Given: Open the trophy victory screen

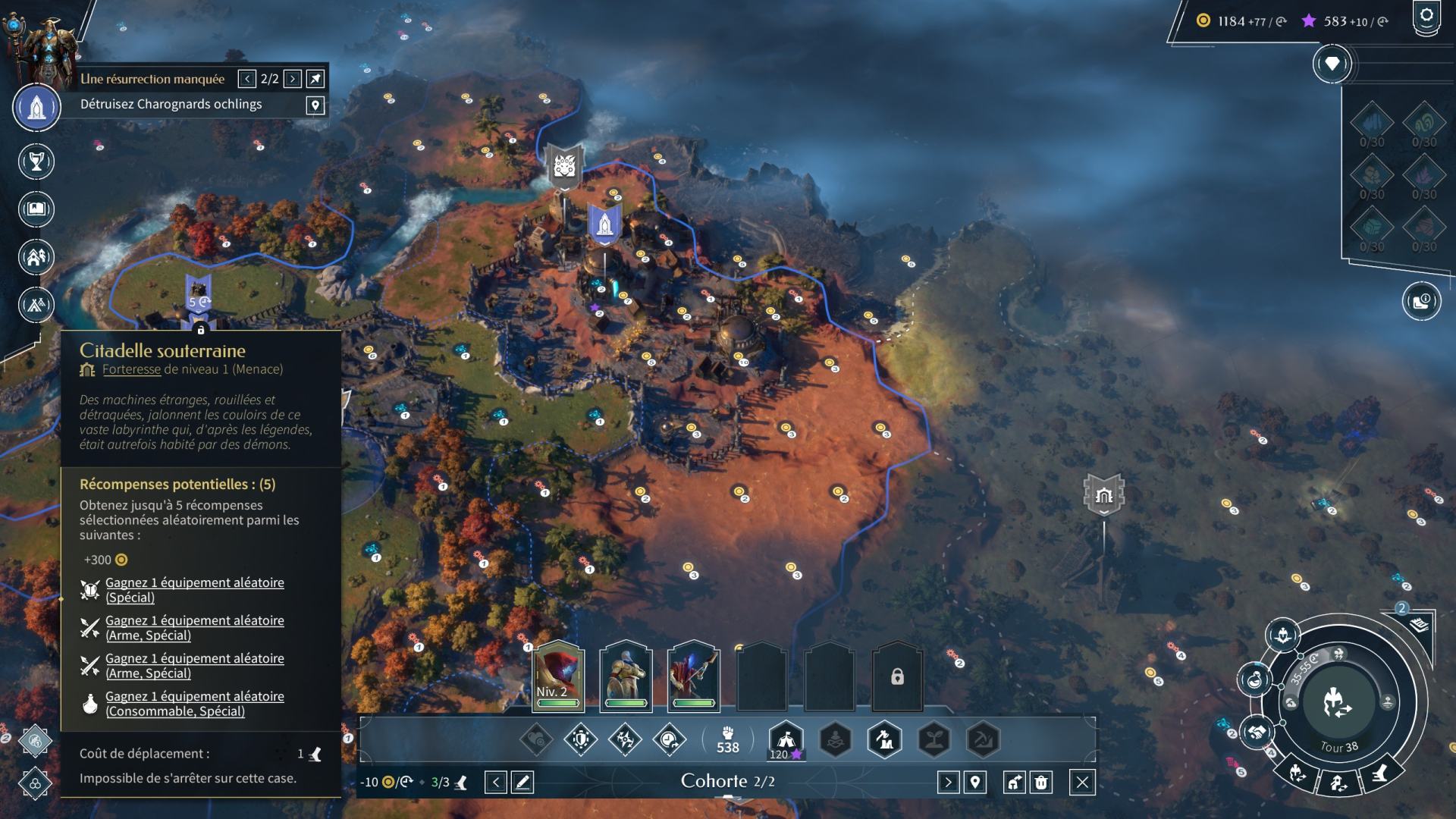Looking at the screenshot, I should tap(36, 162).
